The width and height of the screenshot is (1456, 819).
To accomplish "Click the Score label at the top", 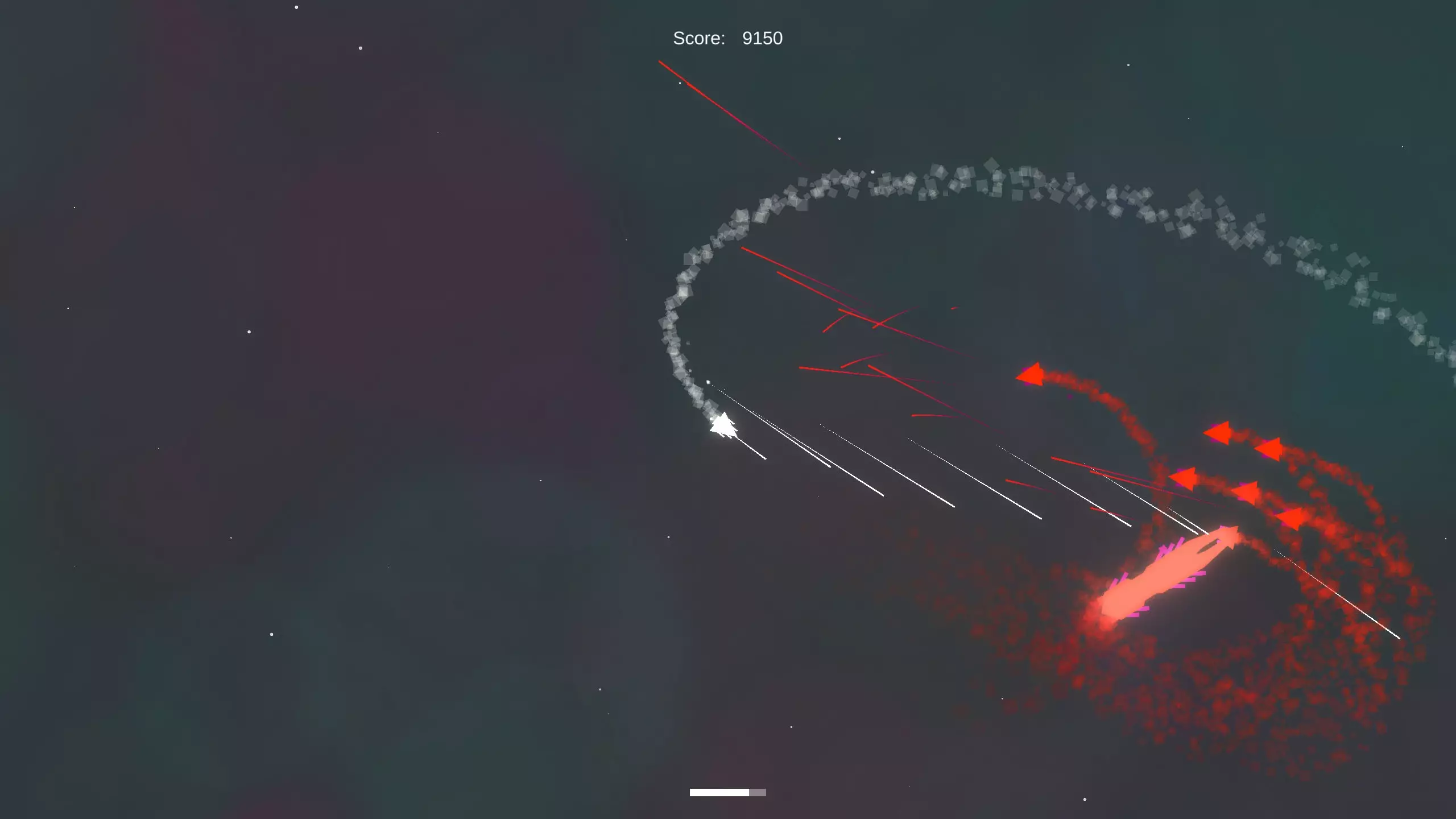I will 698,38.
